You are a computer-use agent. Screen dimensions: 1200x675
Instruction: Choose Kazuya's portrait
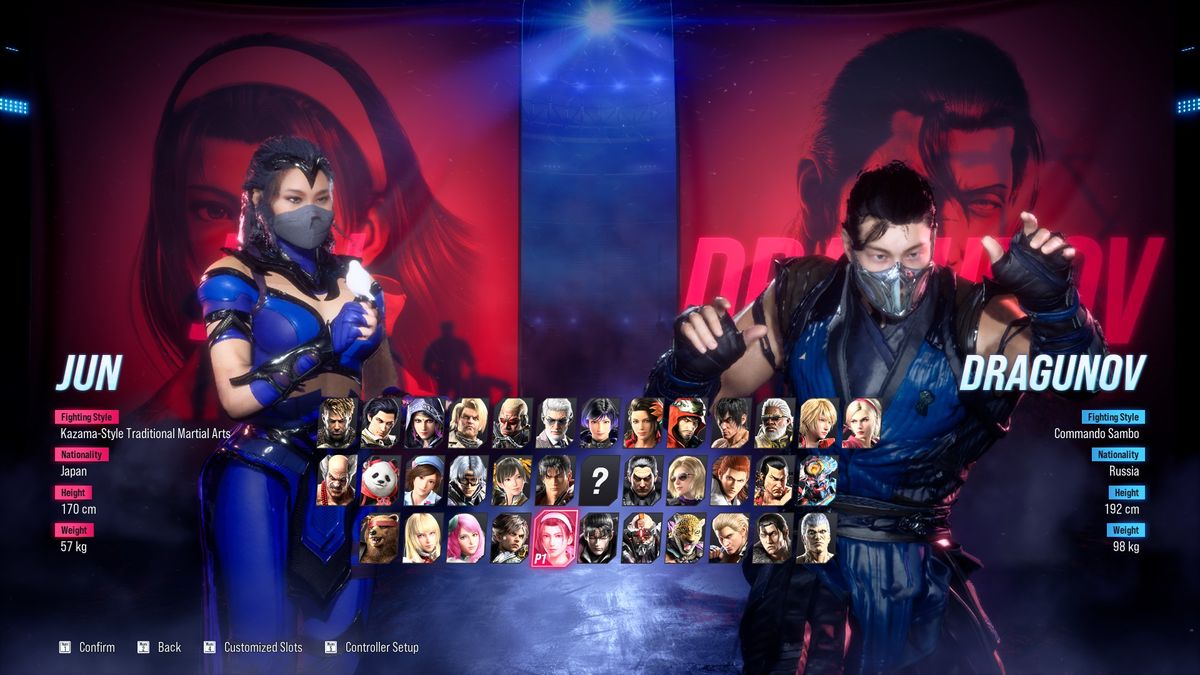click(x=642, y=481)
